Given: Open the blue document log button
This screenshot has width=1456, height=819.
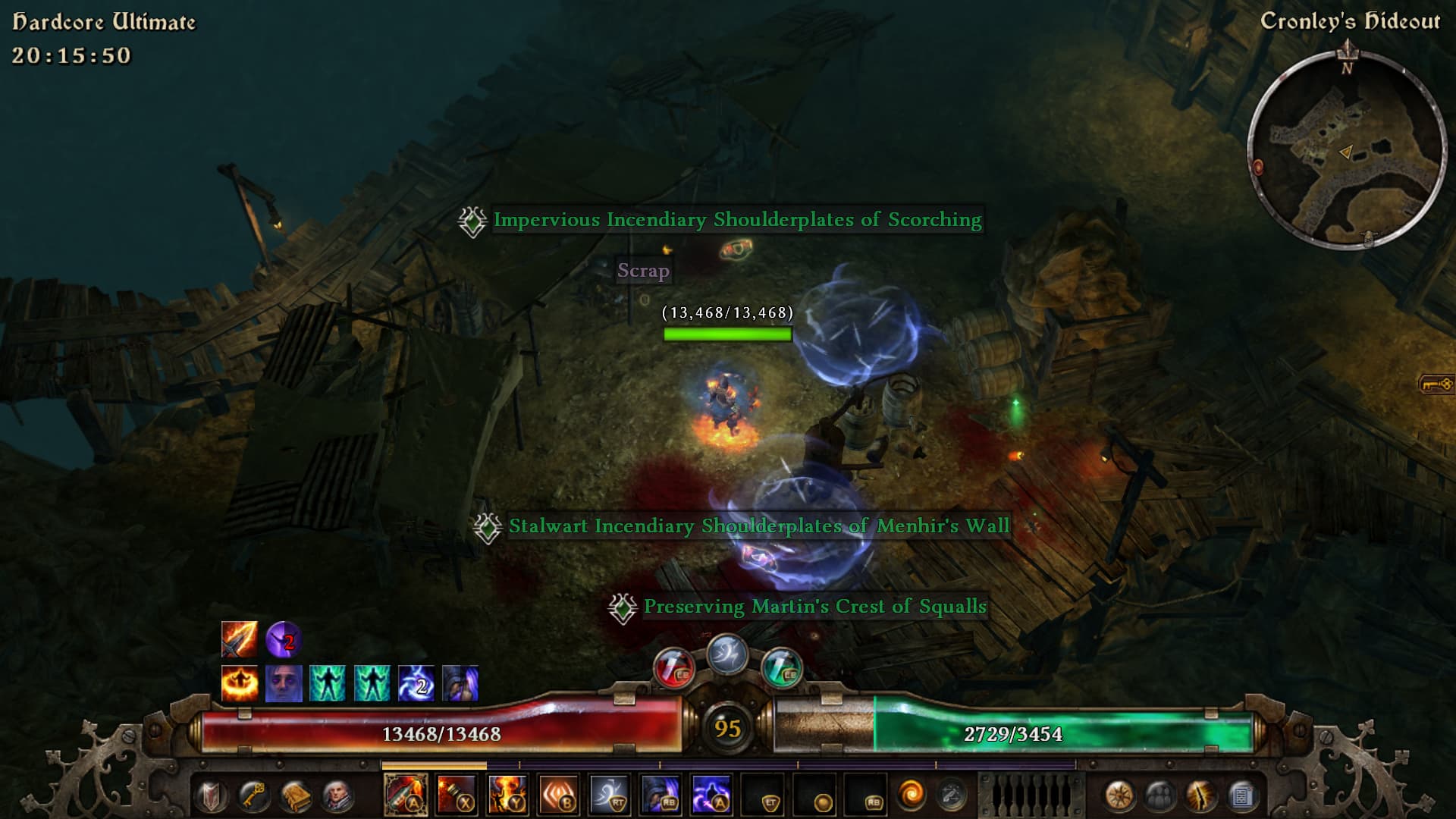Looking at the screenshot, I should click(1242, 796).
